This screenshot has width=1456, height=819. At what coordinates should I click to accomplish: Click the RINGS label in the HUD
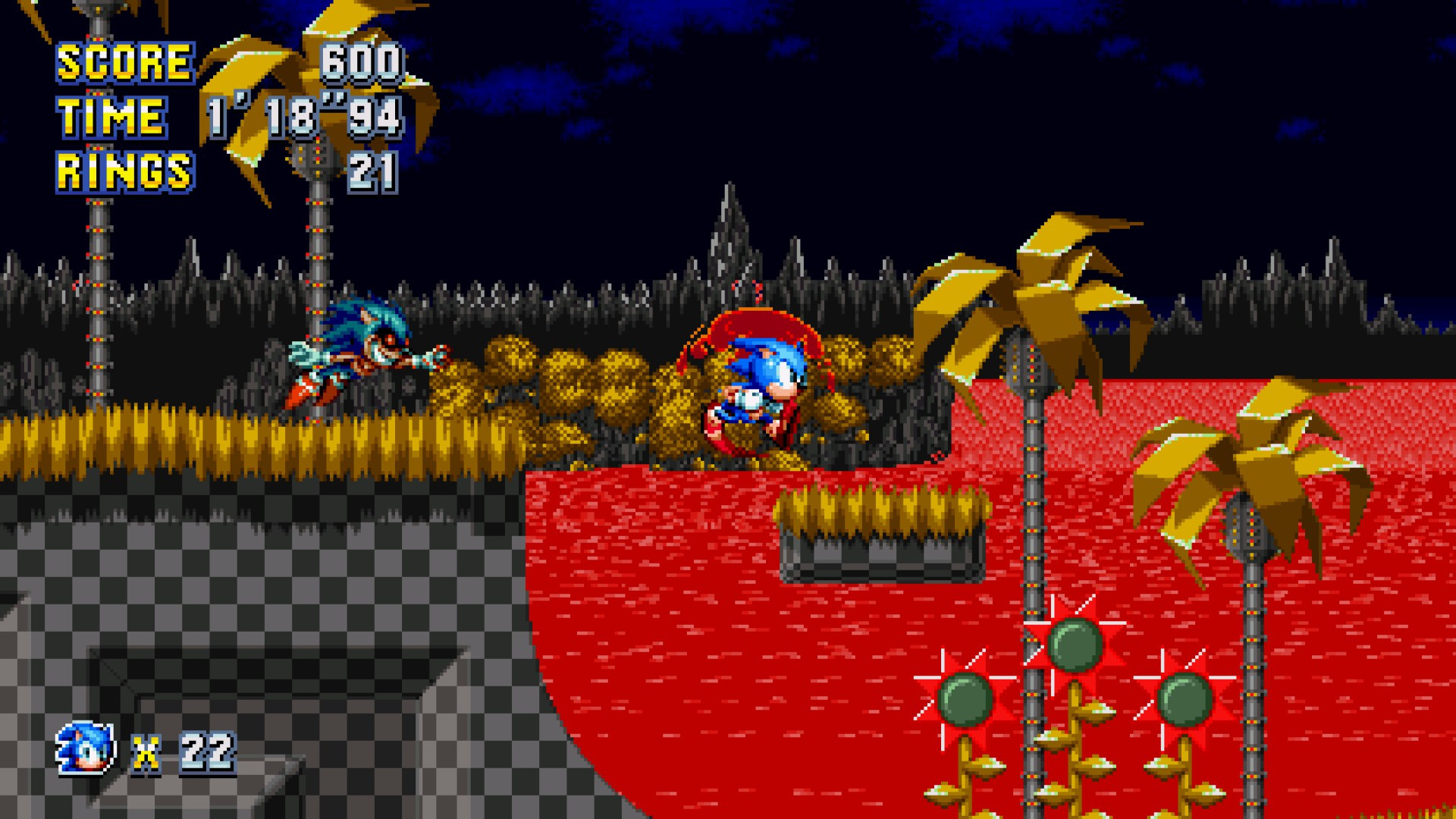tap(124, 168)
